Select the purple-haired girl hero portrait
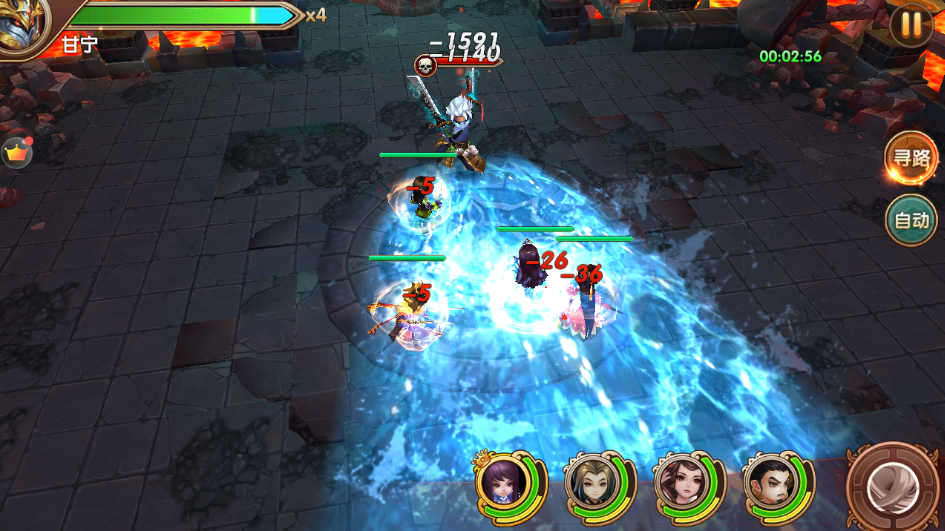 pyautogui.click(x=502, y=484)
